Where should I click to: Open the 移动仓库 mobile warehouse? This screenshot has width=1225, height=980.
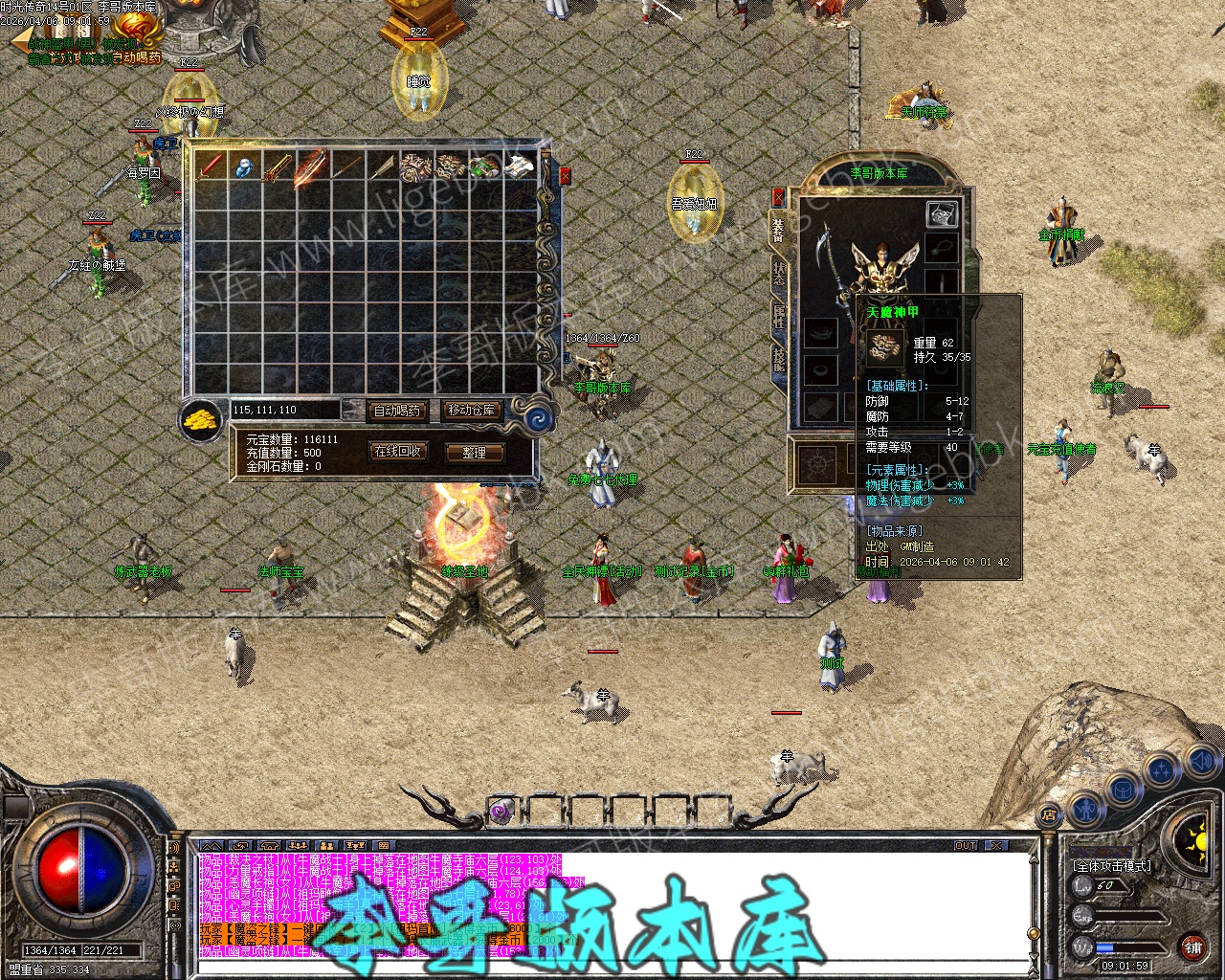[x=472, y=411]
